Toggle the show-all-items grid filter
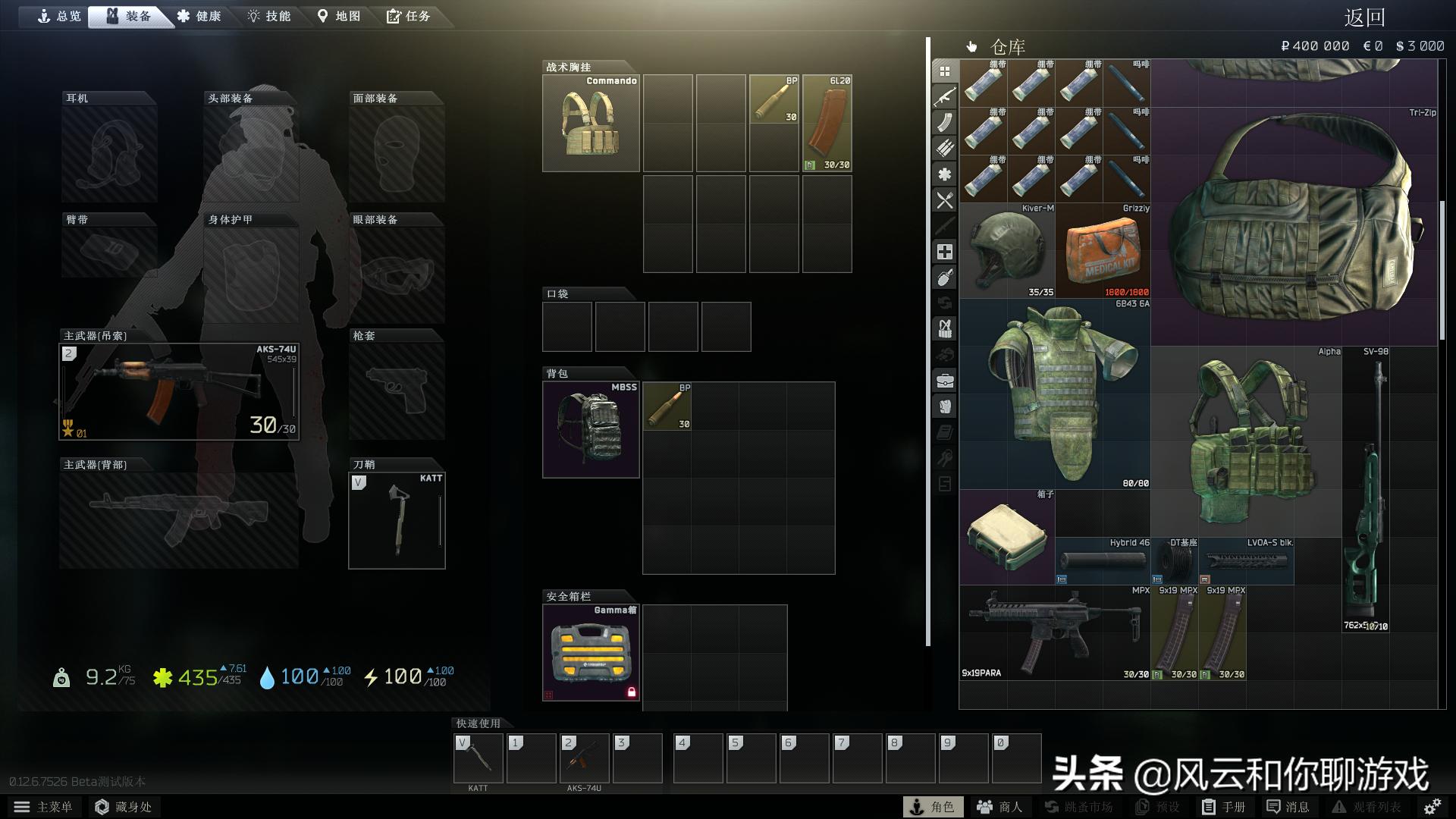Screen dimensions: 1456x819 point(945,73)
